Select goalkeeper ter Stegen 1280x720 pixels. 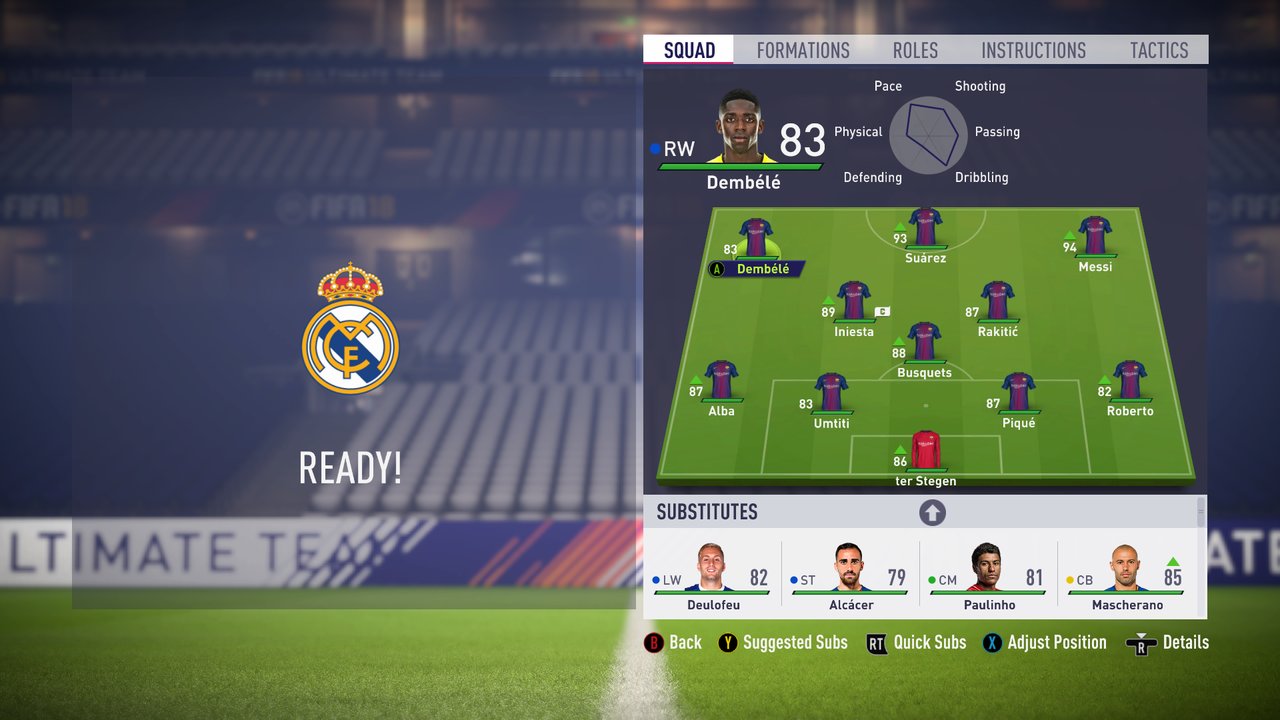[925, 453]
